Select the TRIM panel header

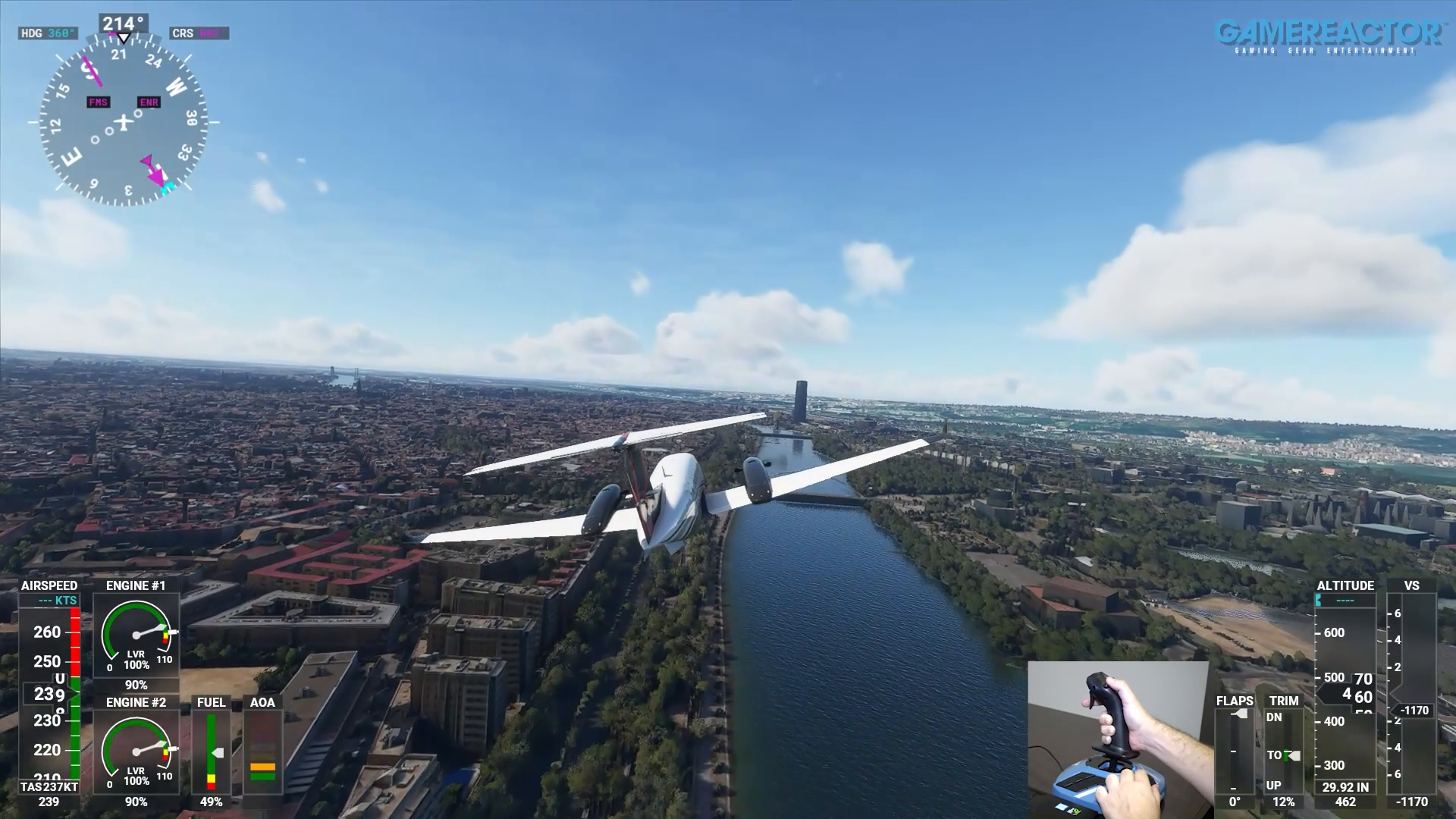1285,702
